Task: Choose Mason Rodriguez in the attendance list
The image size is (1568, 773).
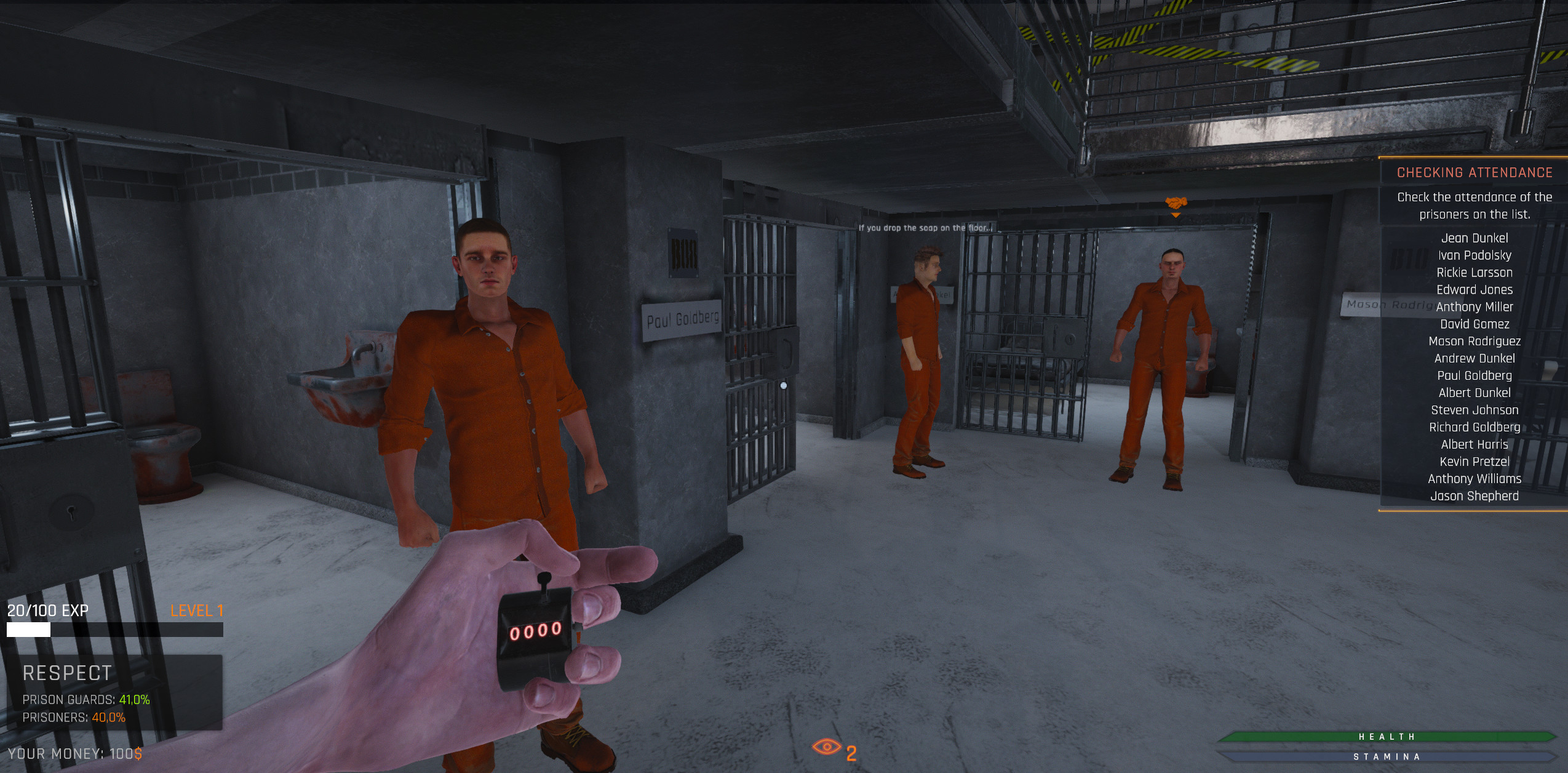Action: [1474, 342]
